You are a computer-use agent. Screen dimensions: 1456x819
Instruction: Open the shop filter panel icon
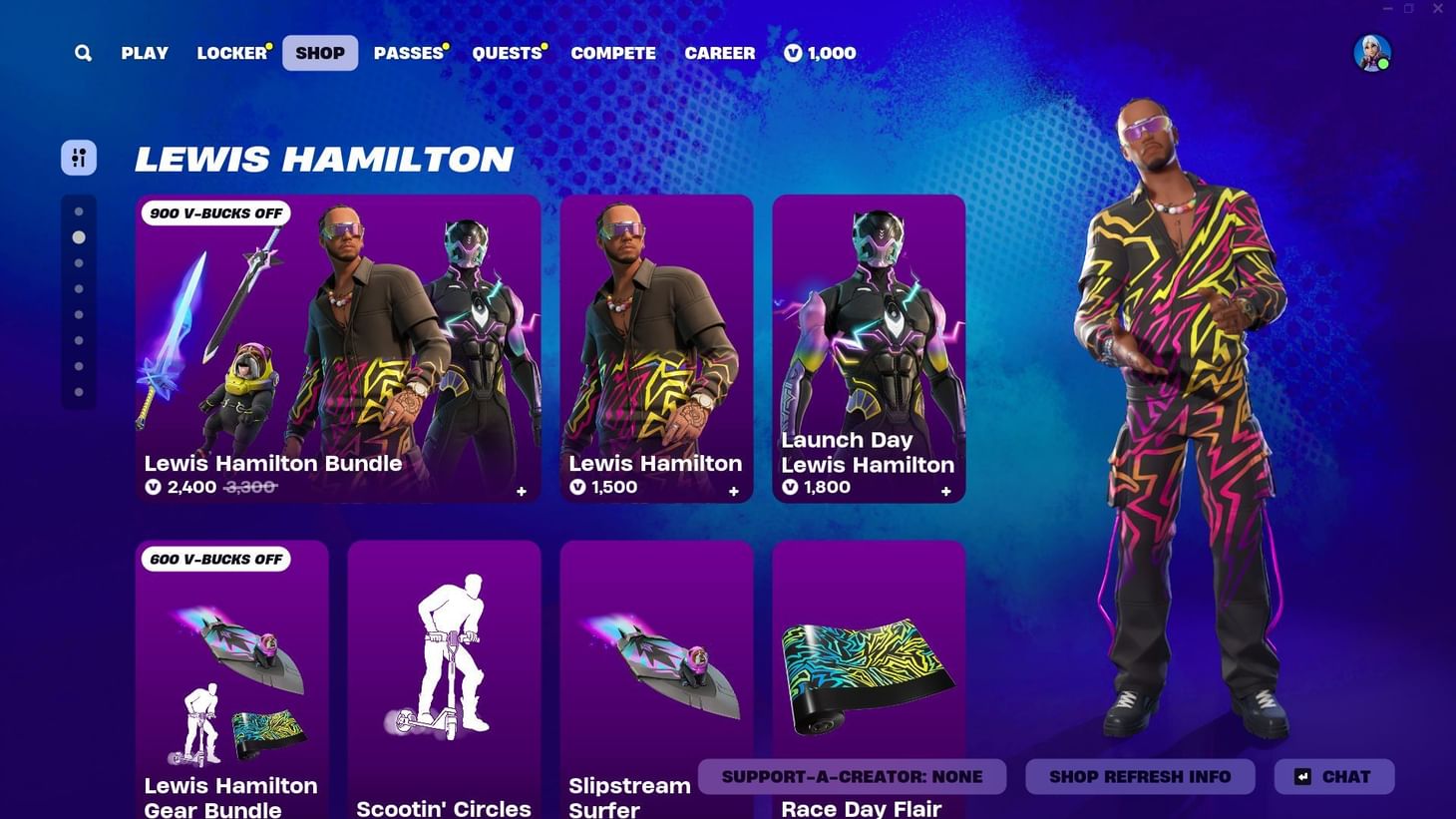pyautogui.click(x=79, y=157)
